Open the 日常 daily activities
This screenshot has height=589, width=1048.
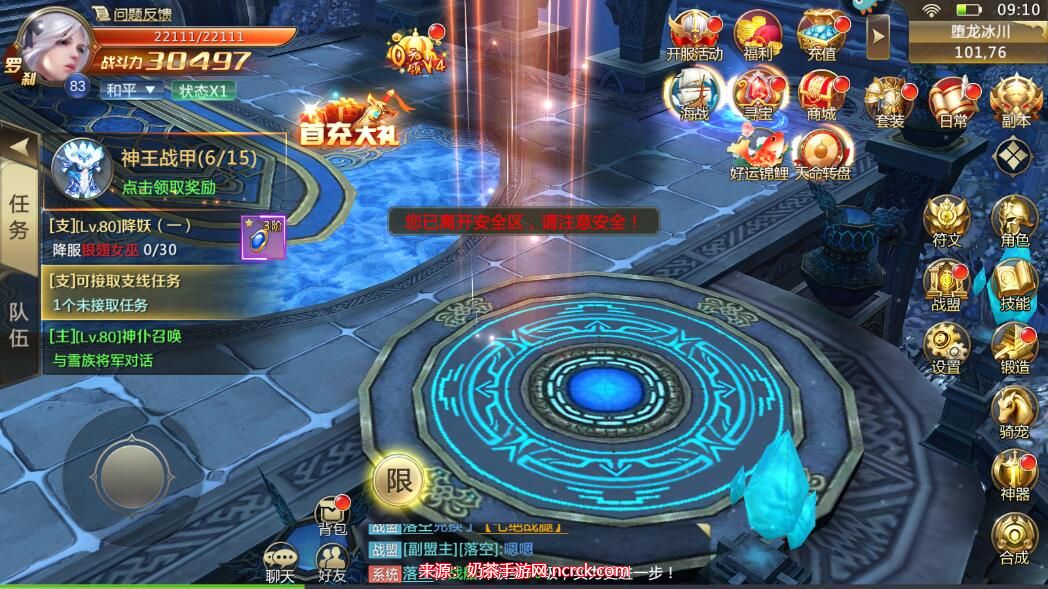952,102
